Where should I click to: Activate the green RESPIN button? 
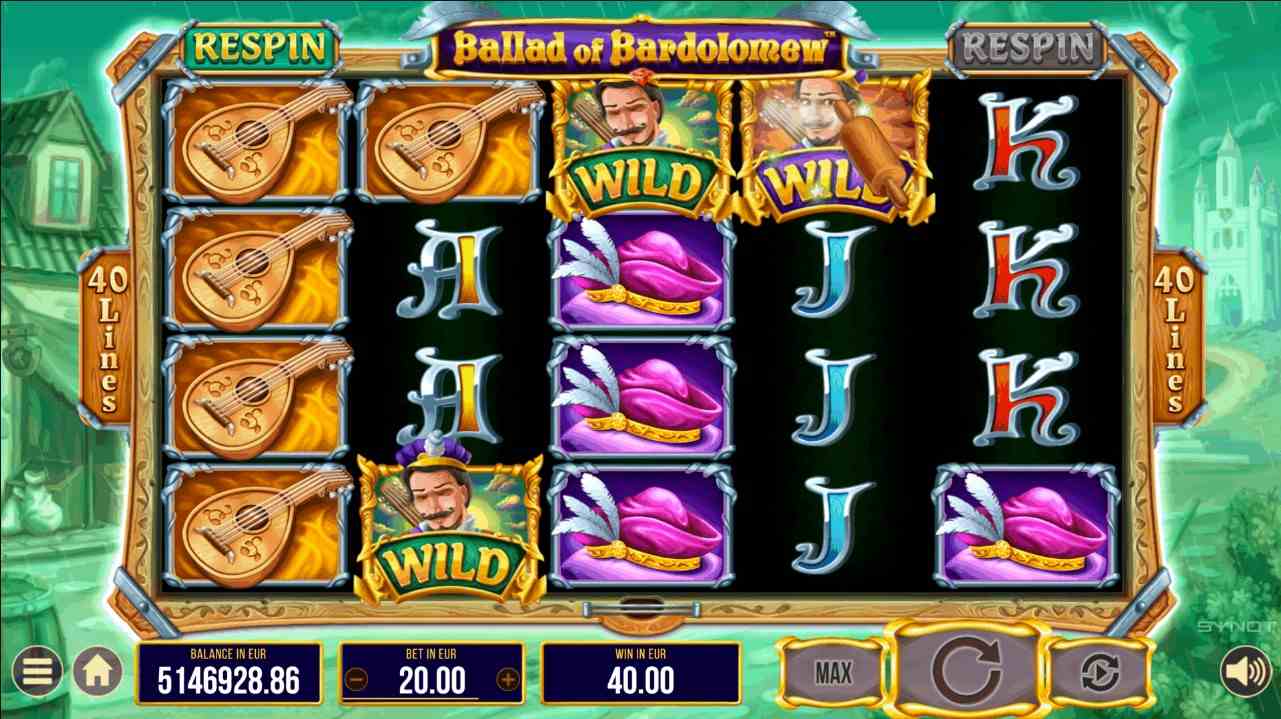[260, 46]
